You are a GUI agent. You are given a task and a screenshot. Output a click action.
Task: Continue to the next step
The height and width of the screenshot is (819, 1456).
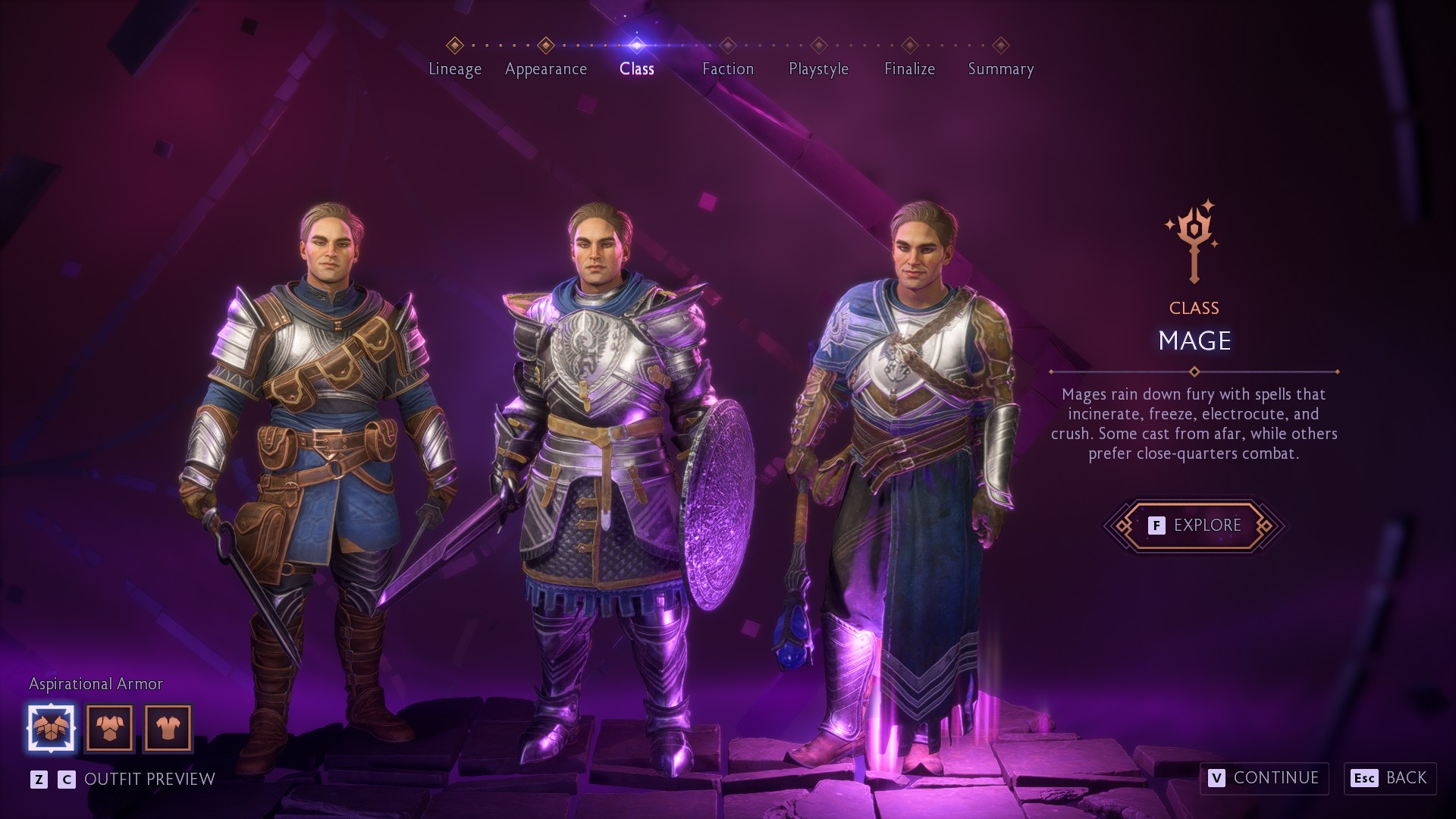point(1264,778)
